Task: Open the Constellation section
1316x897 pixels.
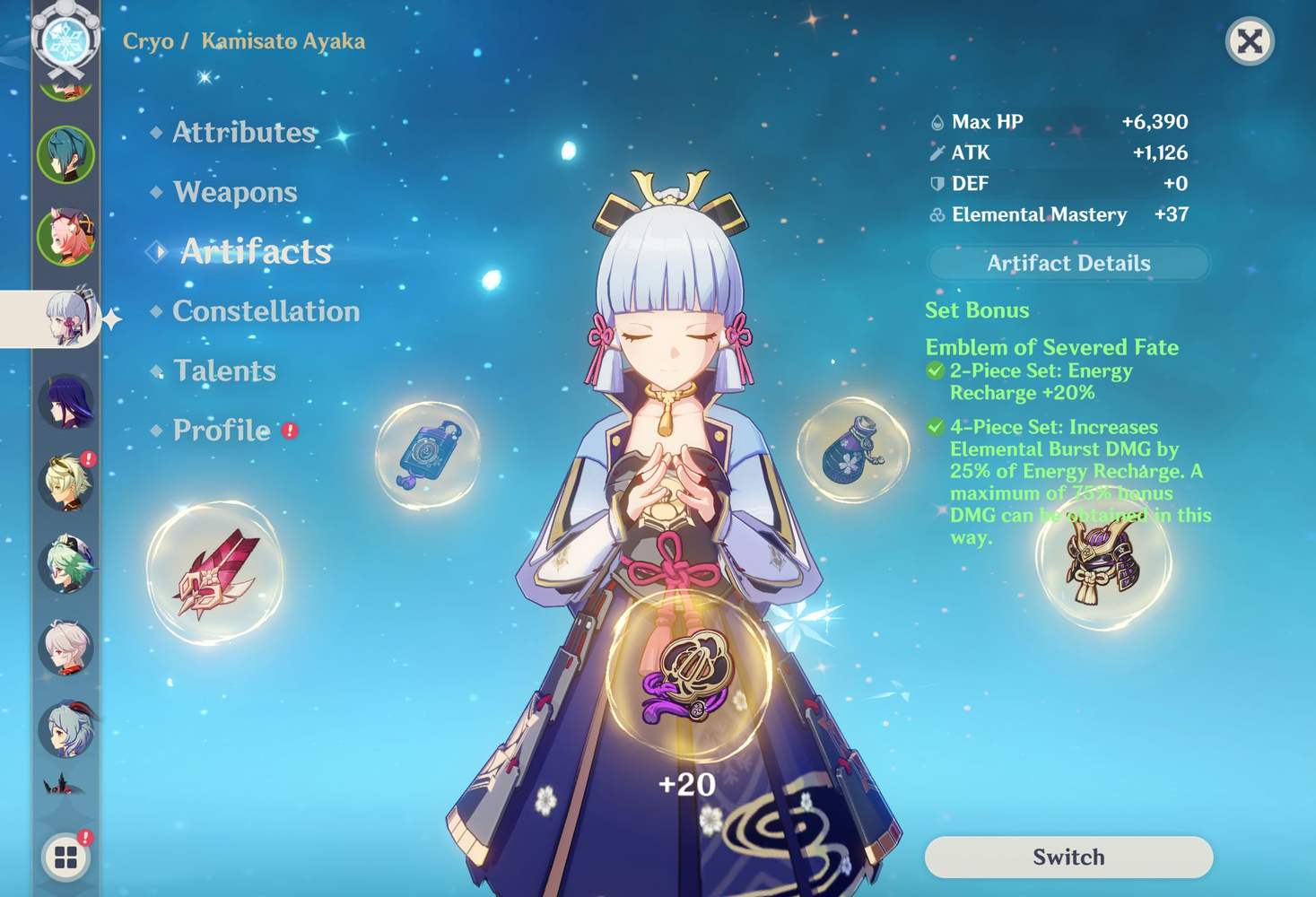Action: click(266, 311)
